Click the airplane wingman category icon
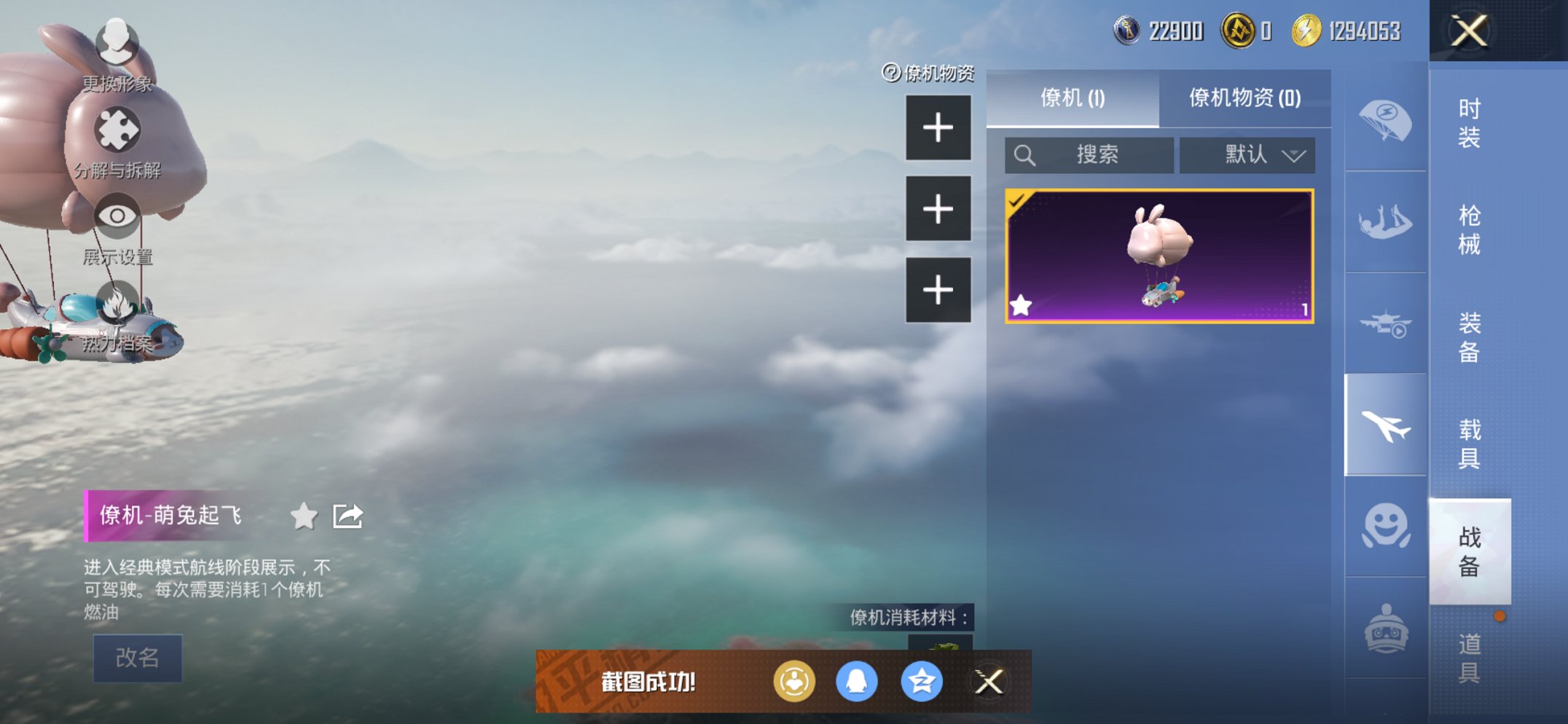The width and height of the screenshot is (1568, 724). (1385, 422)
